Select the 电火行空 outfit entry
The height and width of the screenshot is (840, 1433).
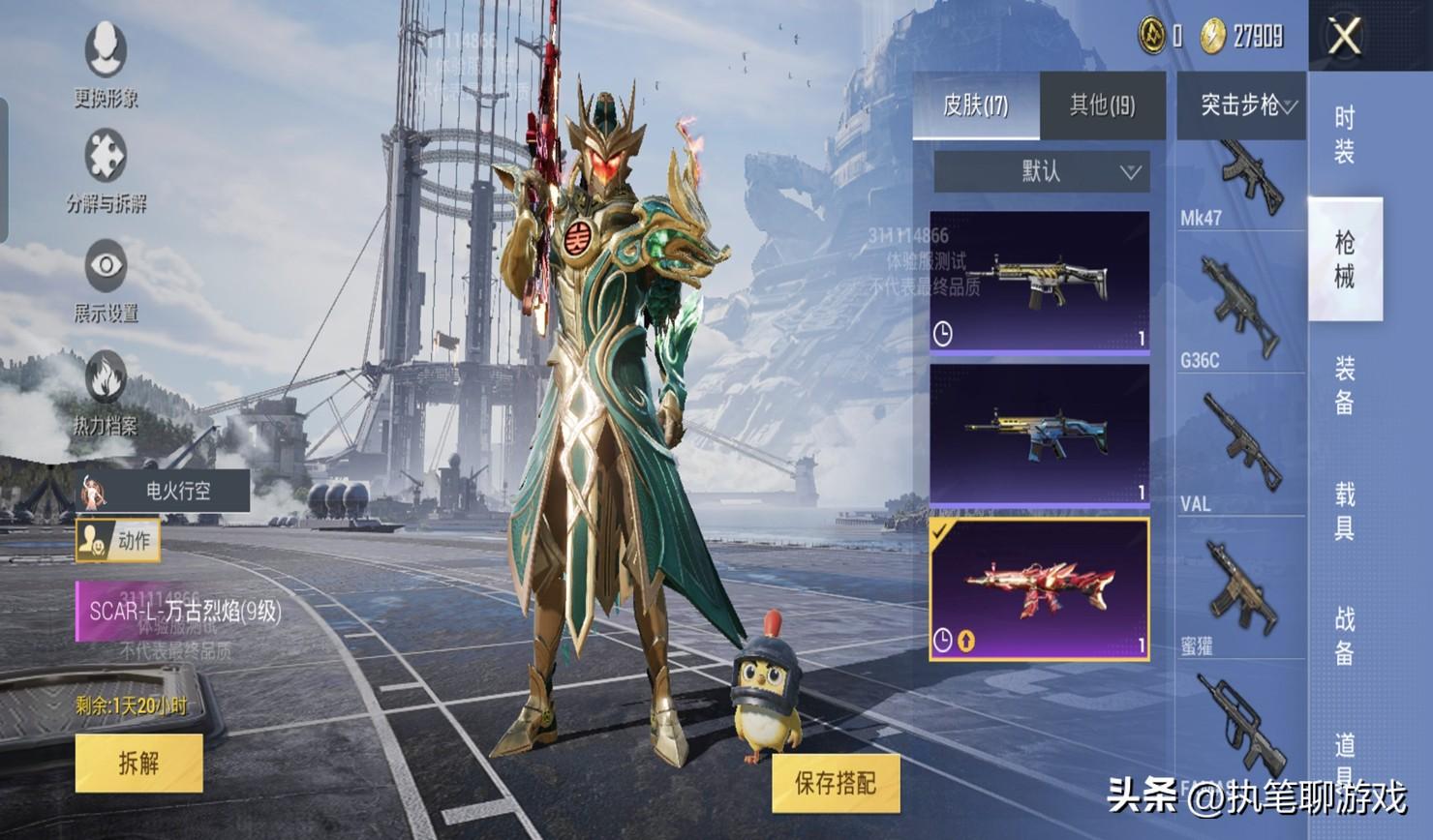[164, 491]
